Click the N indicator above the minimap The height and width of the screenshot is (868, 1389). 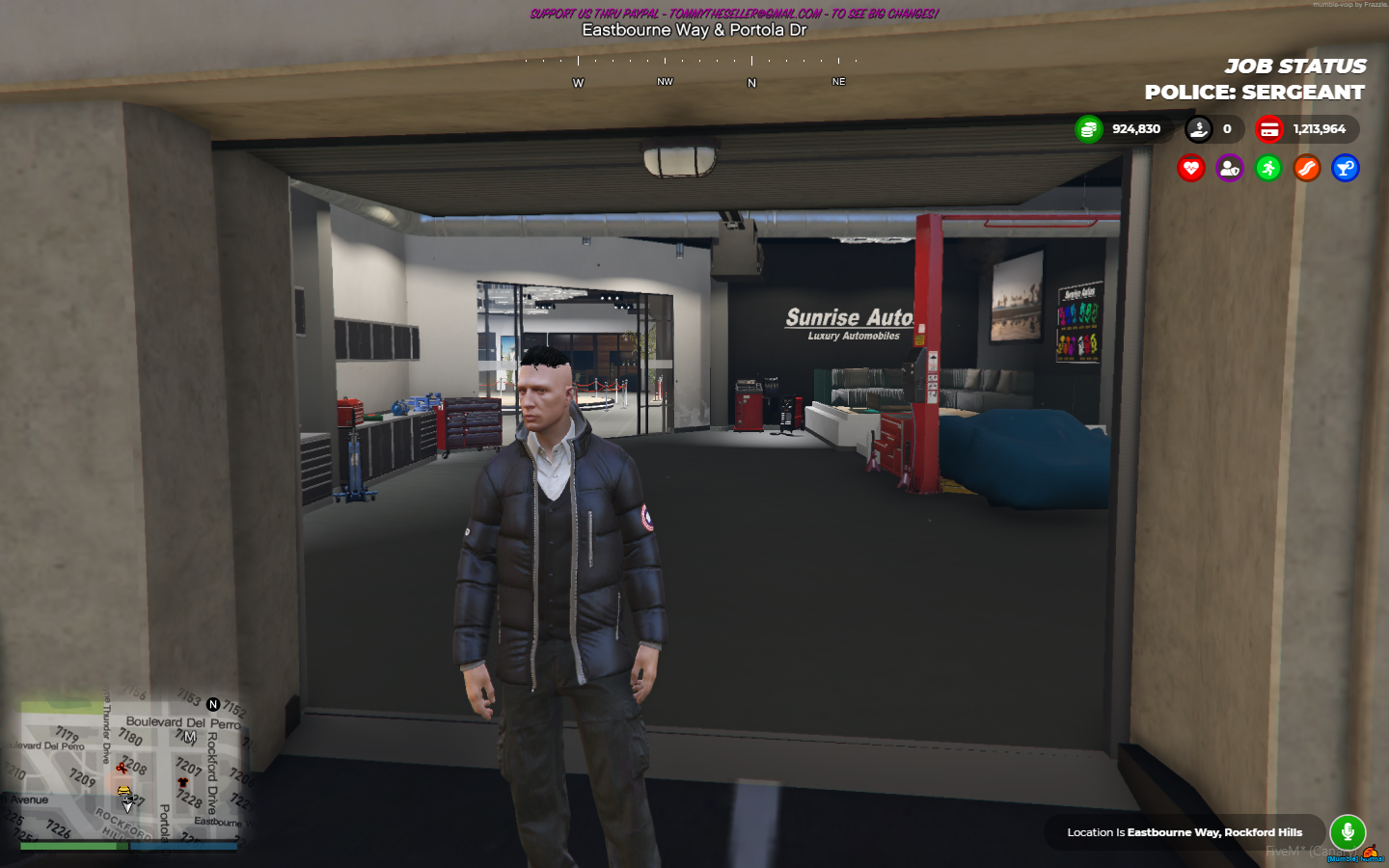(x=212, y=704)
